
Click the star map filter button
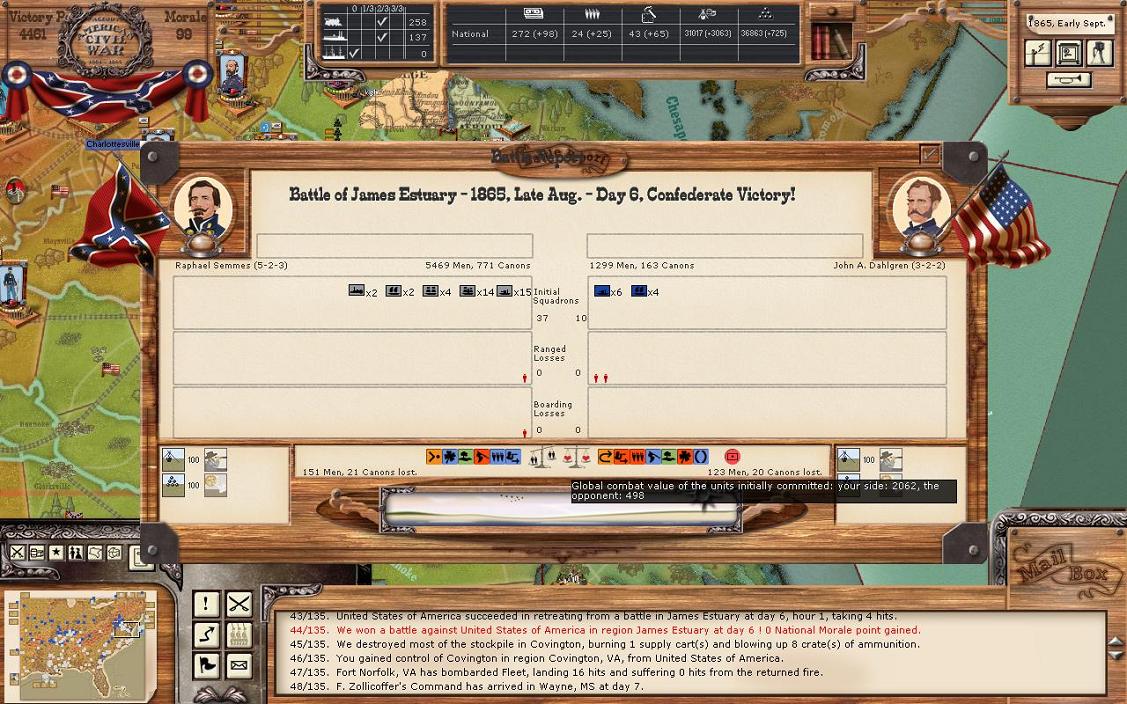56,553
